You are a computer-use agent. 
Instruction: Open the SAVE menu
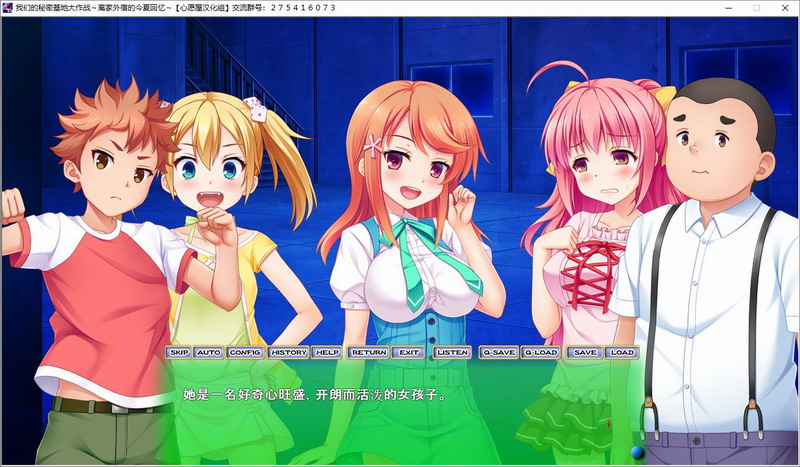[x=585, y=352]
